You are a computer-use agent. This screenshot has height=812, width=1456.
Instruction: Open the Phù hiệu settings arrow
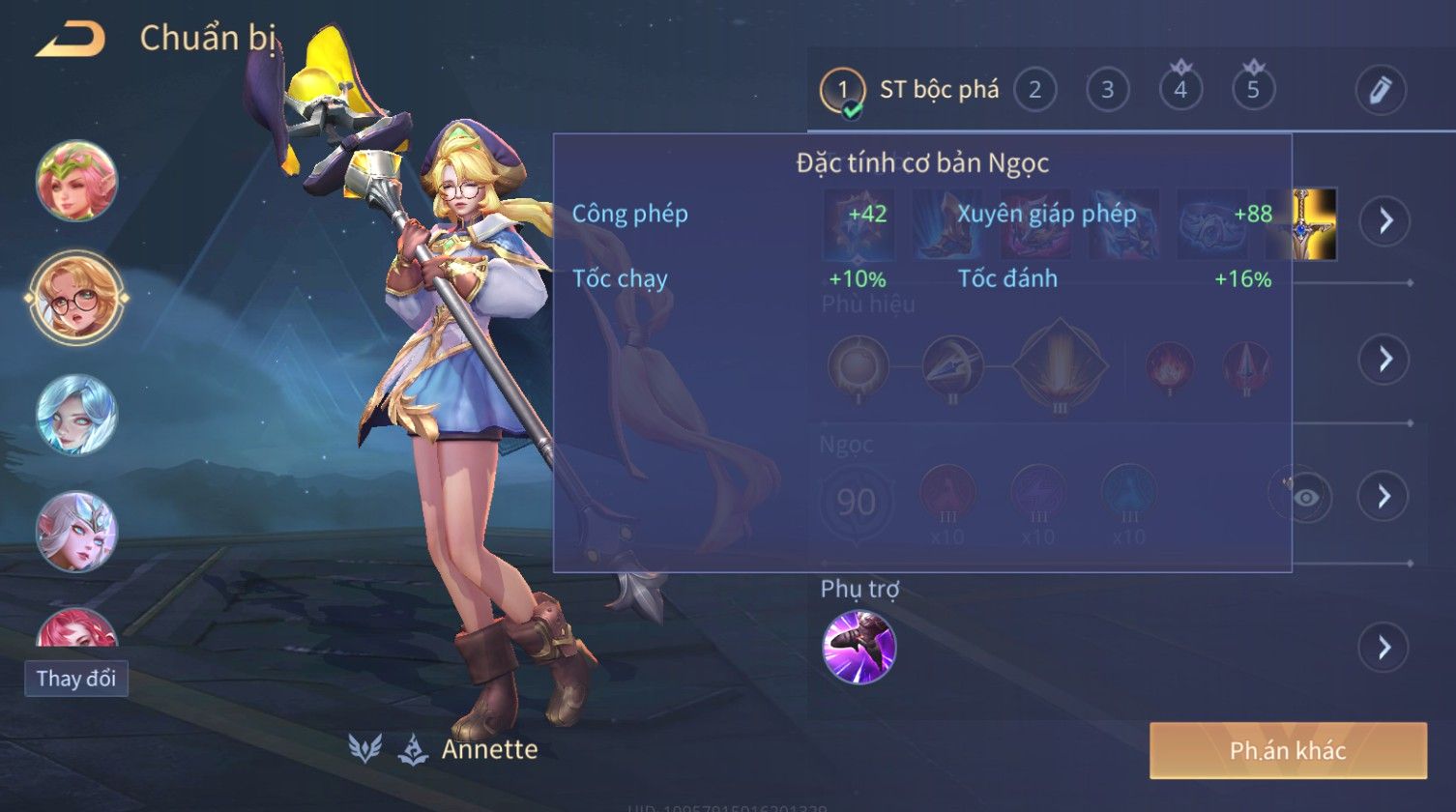[1384, 360]
